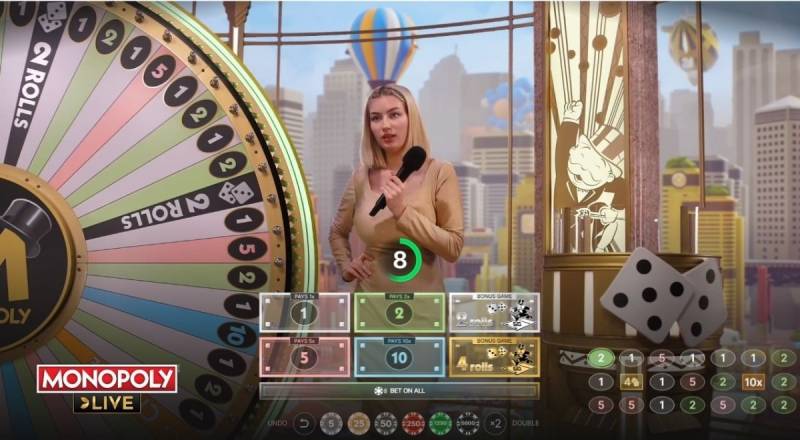Bet on the pink 5 spot
The height and width of the screenshot is (440, 800).
pyautogui.click(x=304, y=357)
